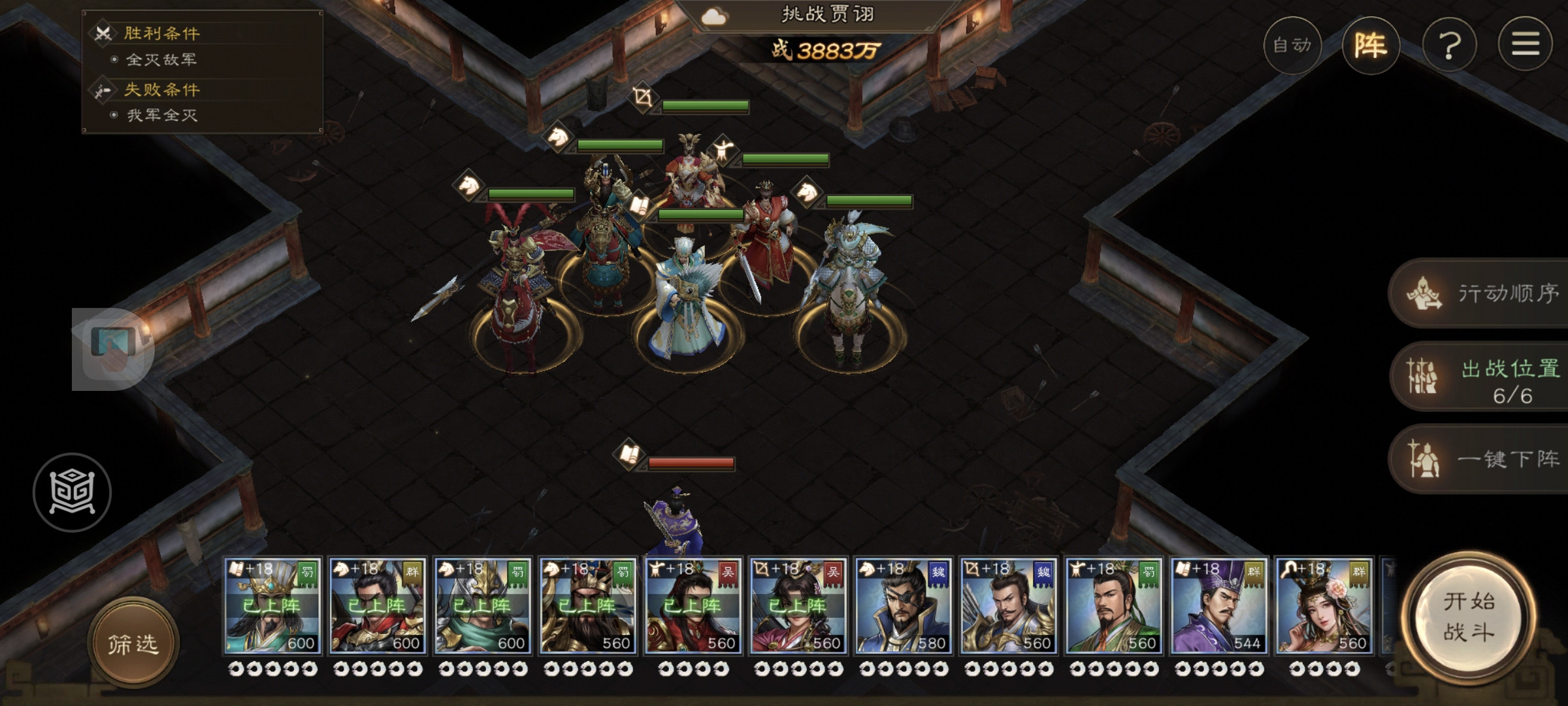
Task: Tap the floating screen-record overlay icon
Action: pos(113,349)
